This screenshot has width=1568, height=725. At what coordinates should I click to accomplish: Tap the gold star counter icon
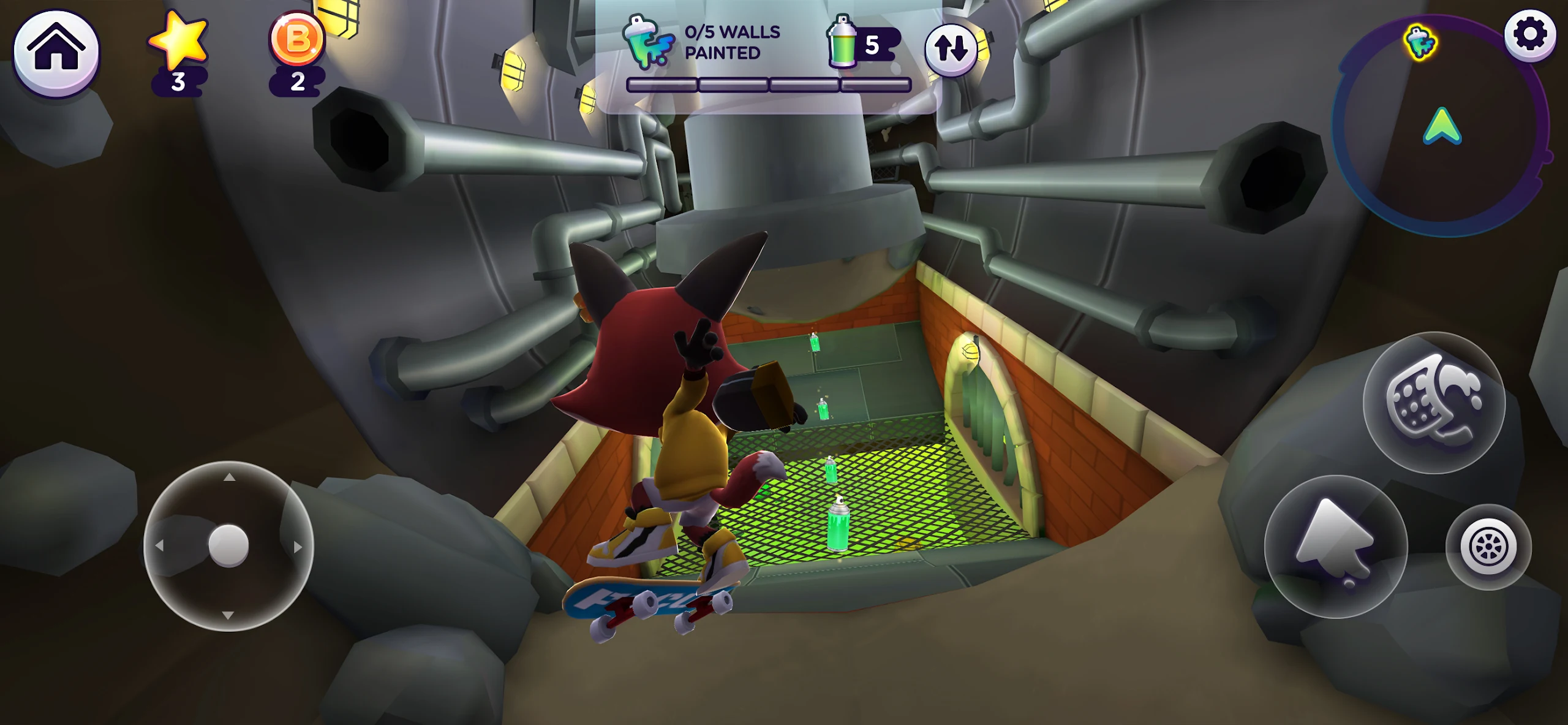[x=178, y=40]
